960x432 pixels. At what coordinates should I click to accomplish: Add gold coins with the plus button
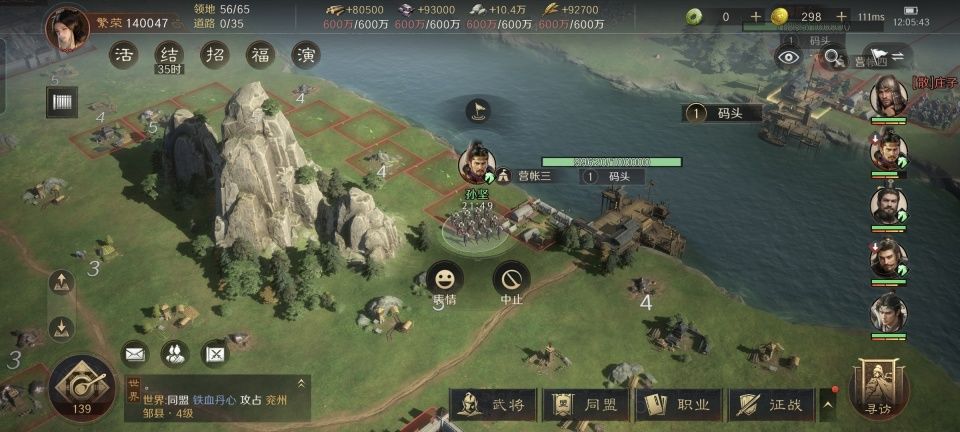[x=842, y=16]
